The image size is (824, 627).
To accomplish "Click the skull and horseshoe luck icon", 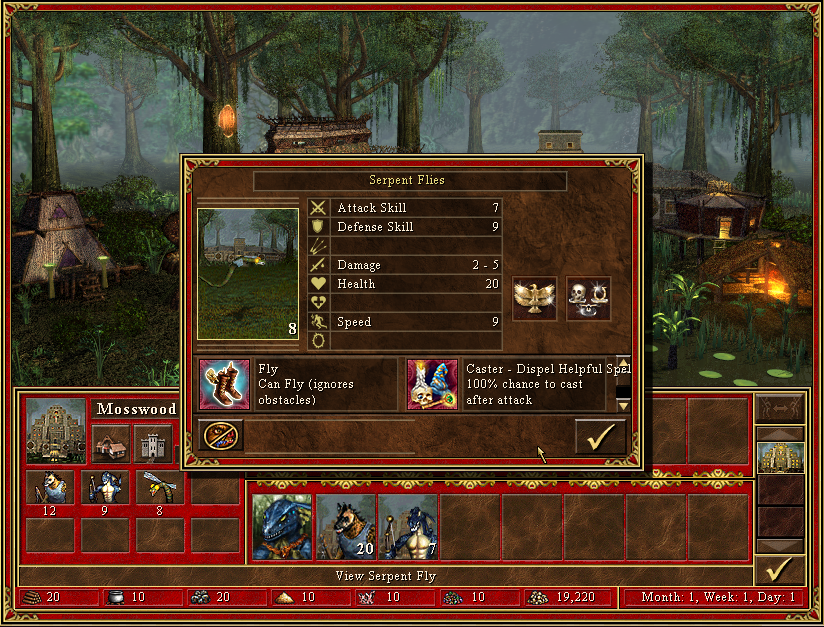I will (x=588, y=299).
